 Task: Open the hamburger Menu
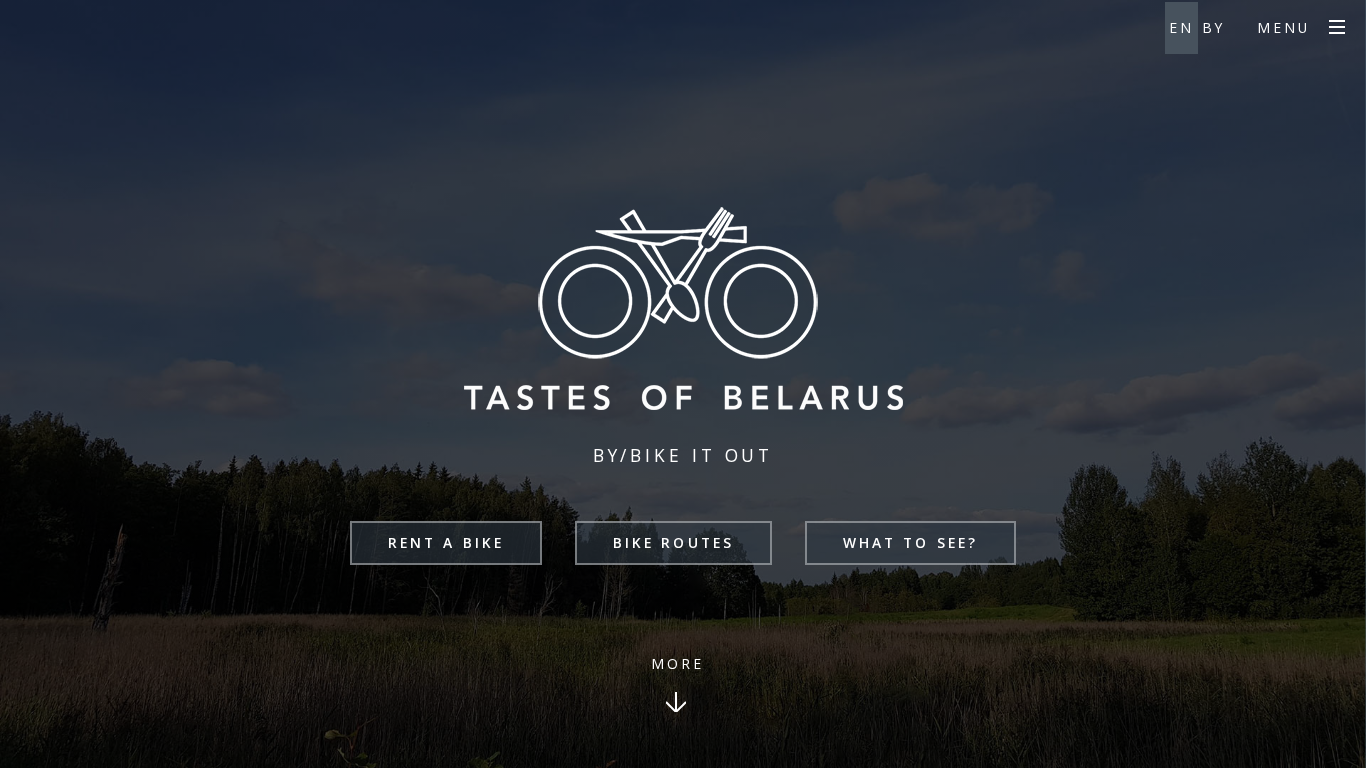point(1336,28)
